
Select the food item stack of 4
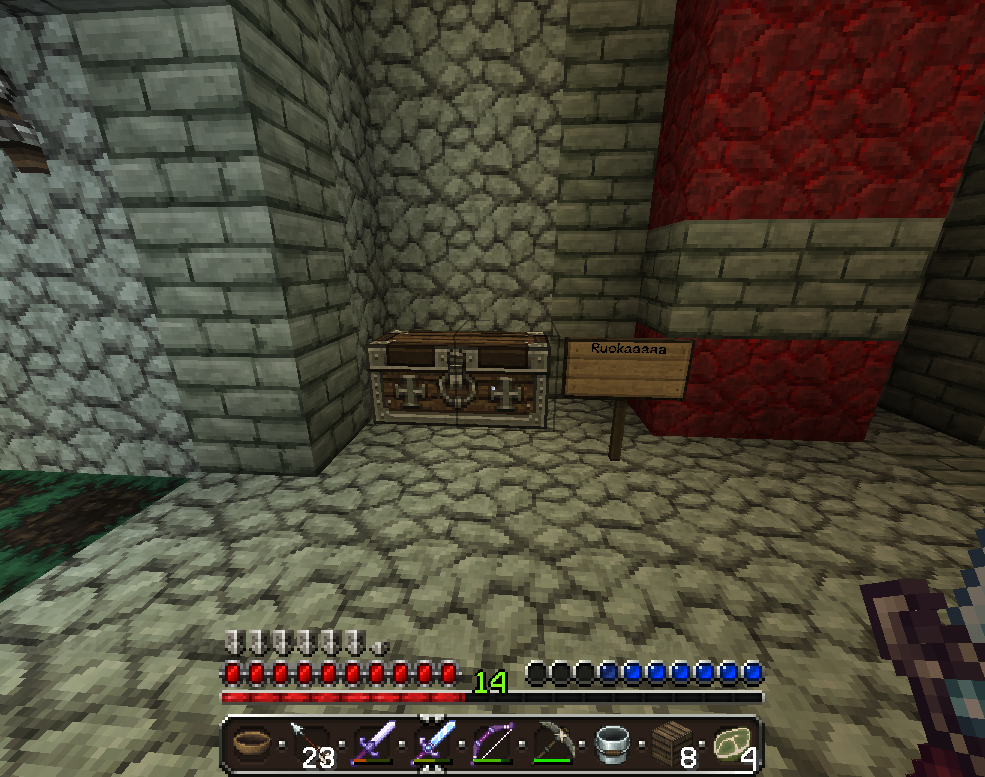[731, 744]
